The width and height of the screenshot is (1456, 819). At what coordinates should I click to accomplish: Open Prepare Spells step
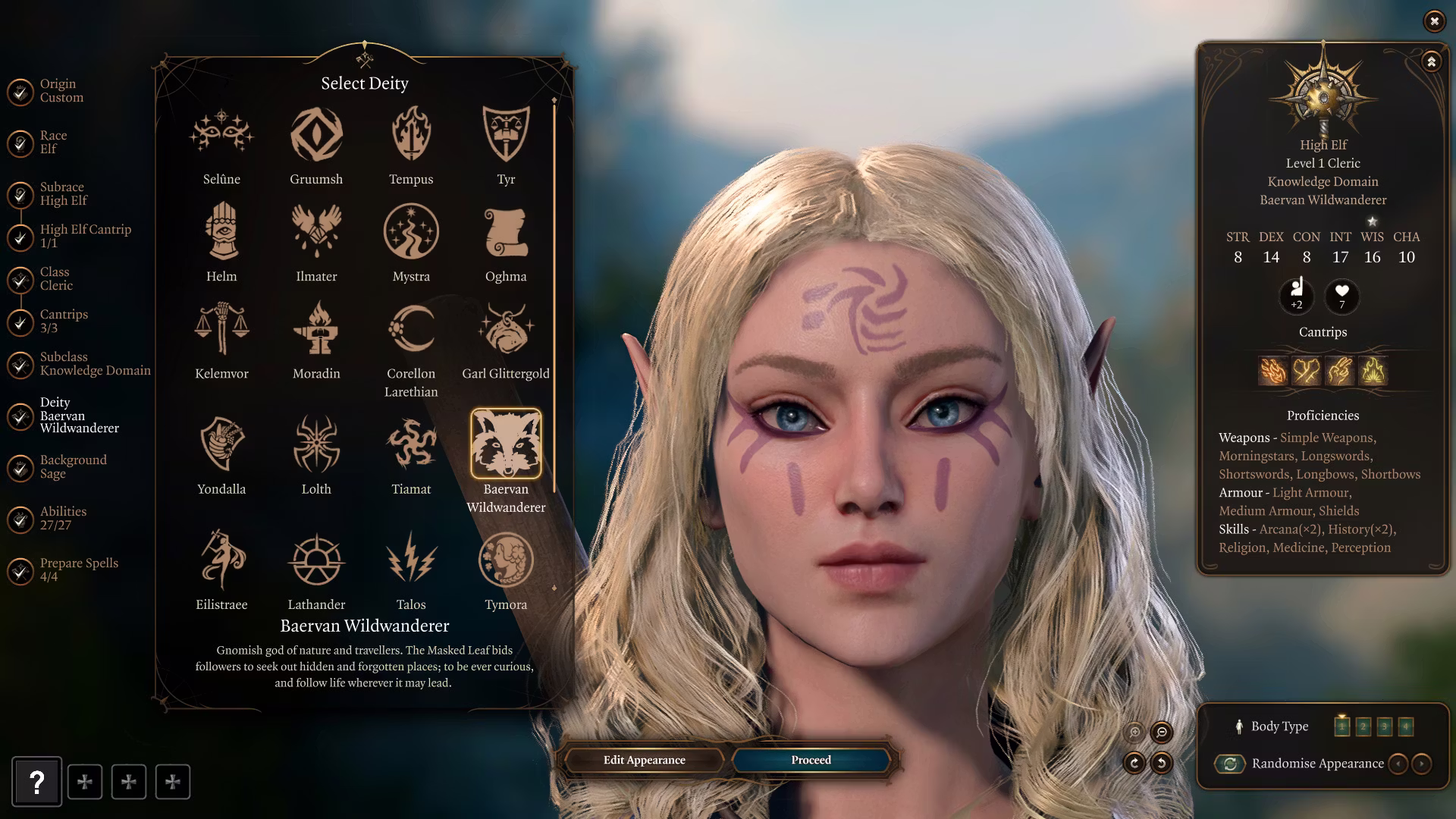[x=79, y=570]
